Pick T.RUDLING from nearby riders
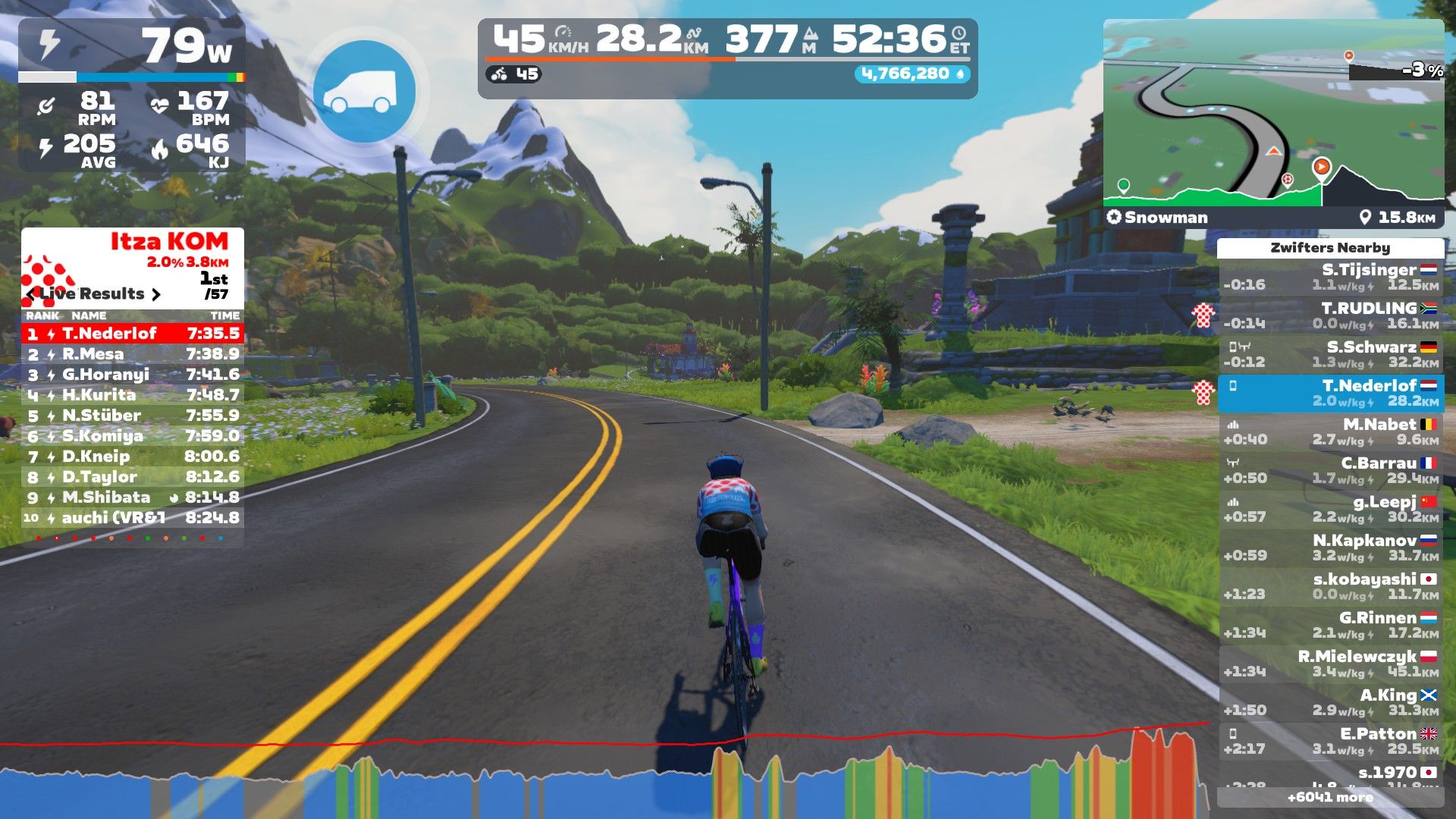The height and width of the screenshot is (819, 1456). coord(1331,315)
